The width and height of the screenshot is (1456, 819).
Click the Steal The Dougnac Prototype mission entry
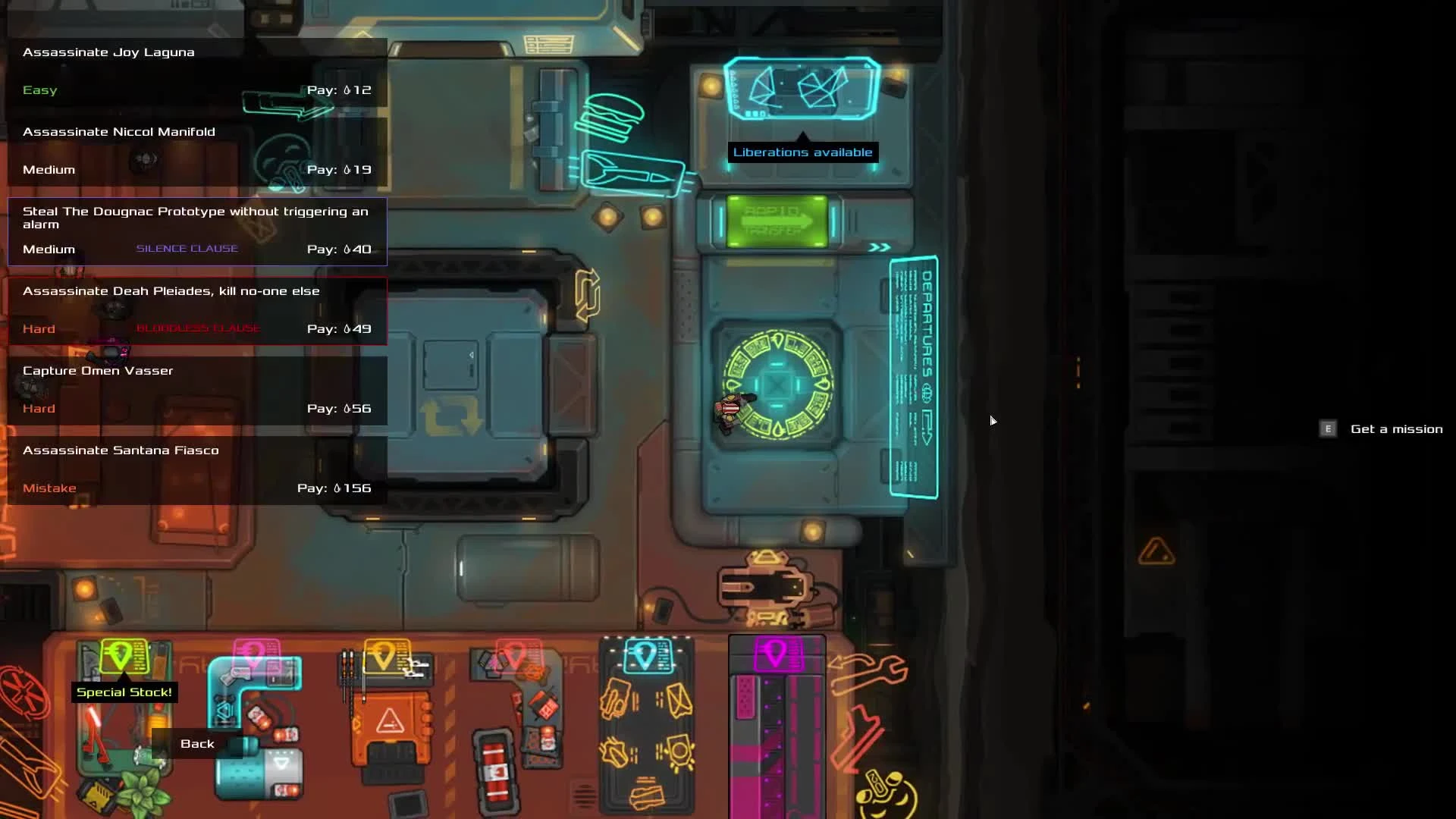click(196, 231)
